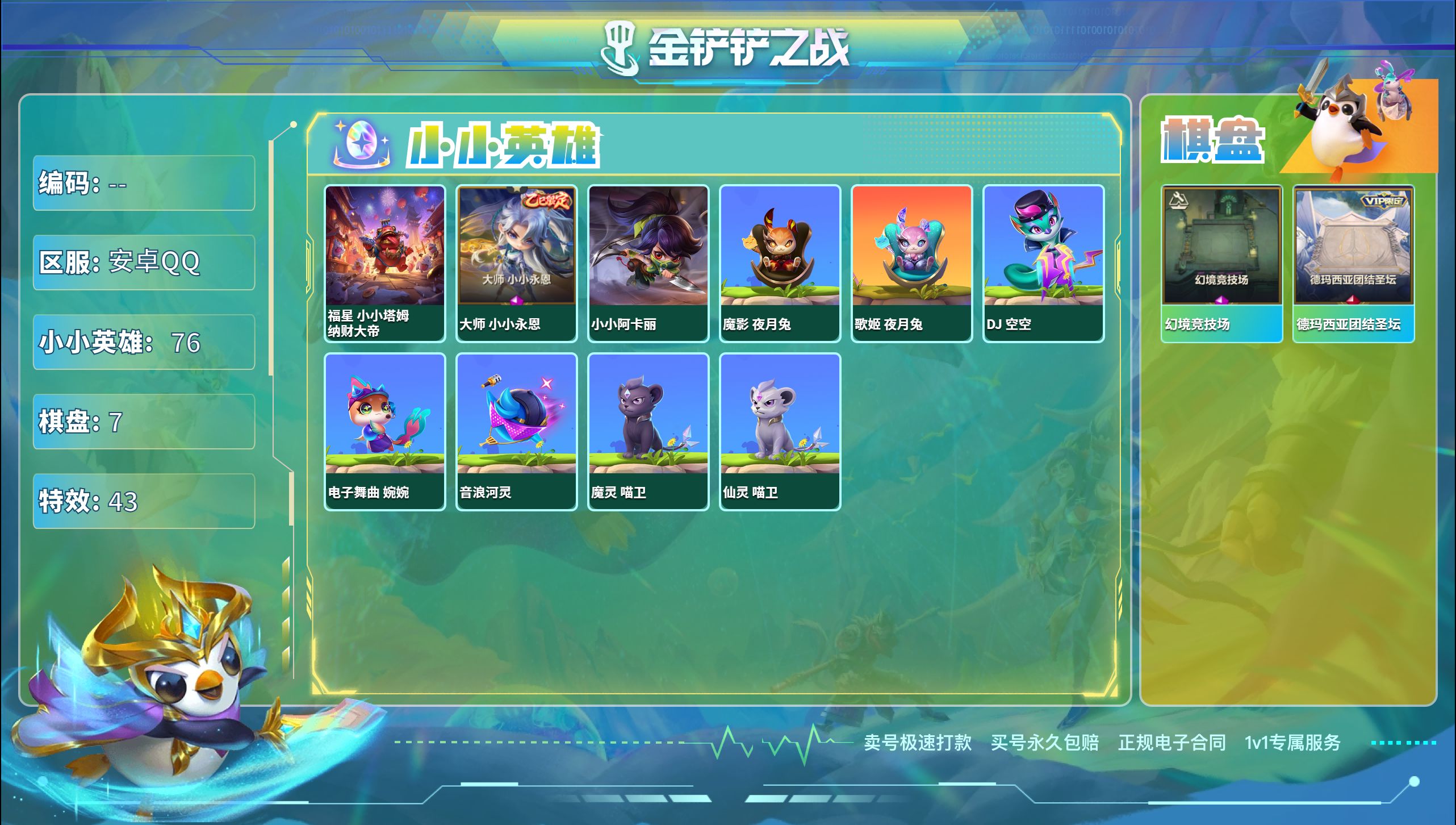The width and height of the screenshot is (1456, 825).
Task: Choose the 音浪河灵 hero card
Action: [x=516, y=431]
